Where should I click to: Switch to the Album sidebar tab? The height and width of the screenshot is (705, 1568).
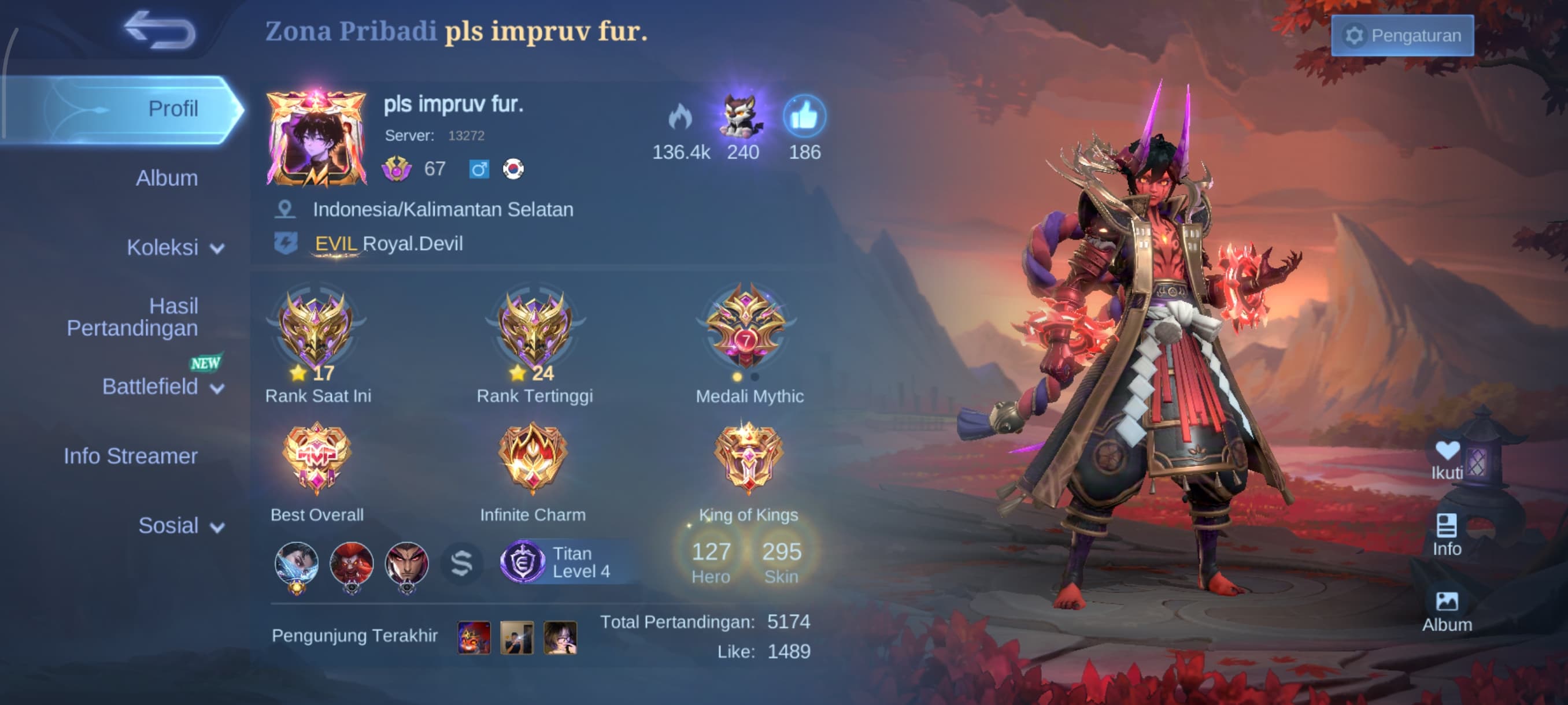click(x=166, y=178)
